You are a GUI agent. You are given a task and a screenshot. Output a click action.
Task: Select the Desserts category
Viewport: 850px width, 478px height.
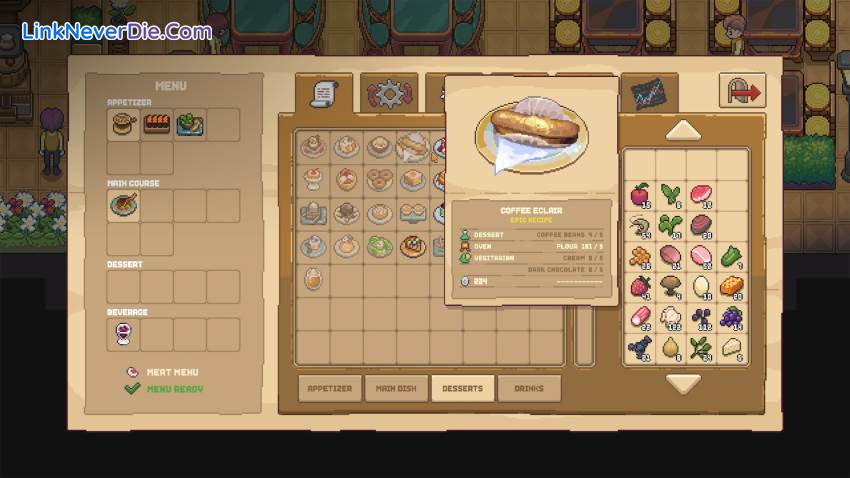tap(462, 388)
